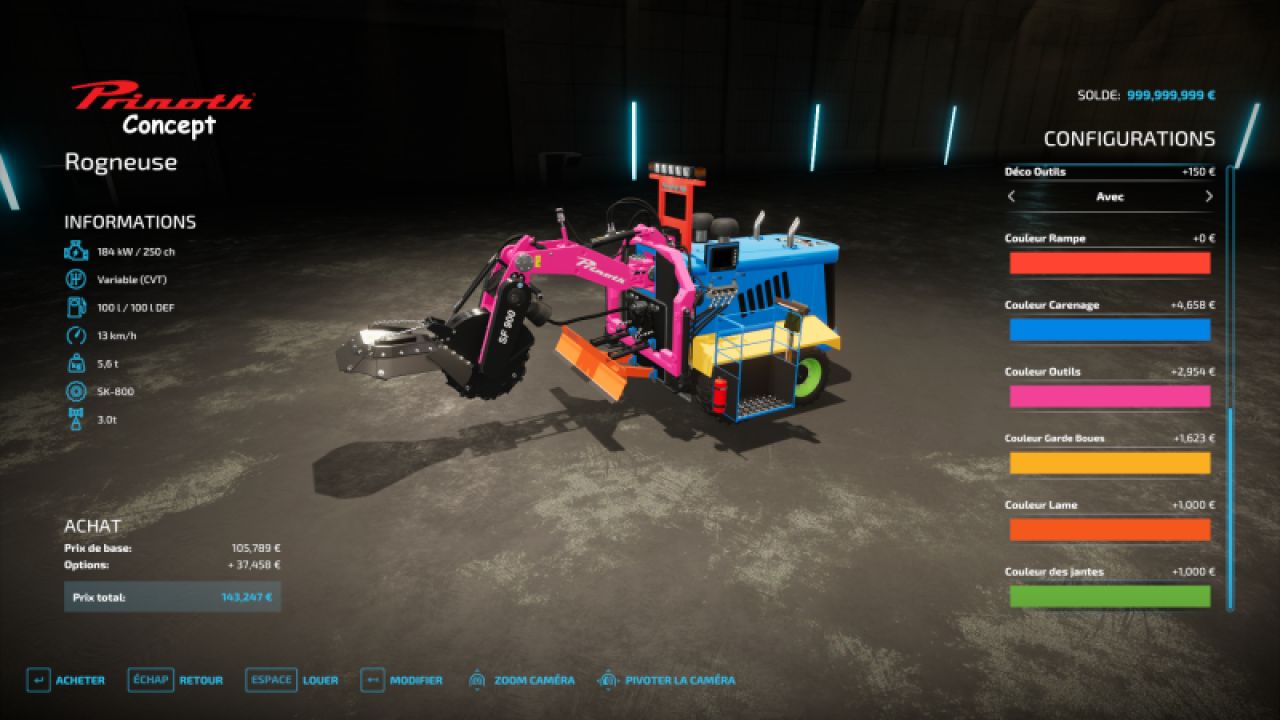Image resolution: width=1280 pixels, height=720 pixels.
Task: Click the enter-key icon beside ACHETER
Action: coord(37,679)
